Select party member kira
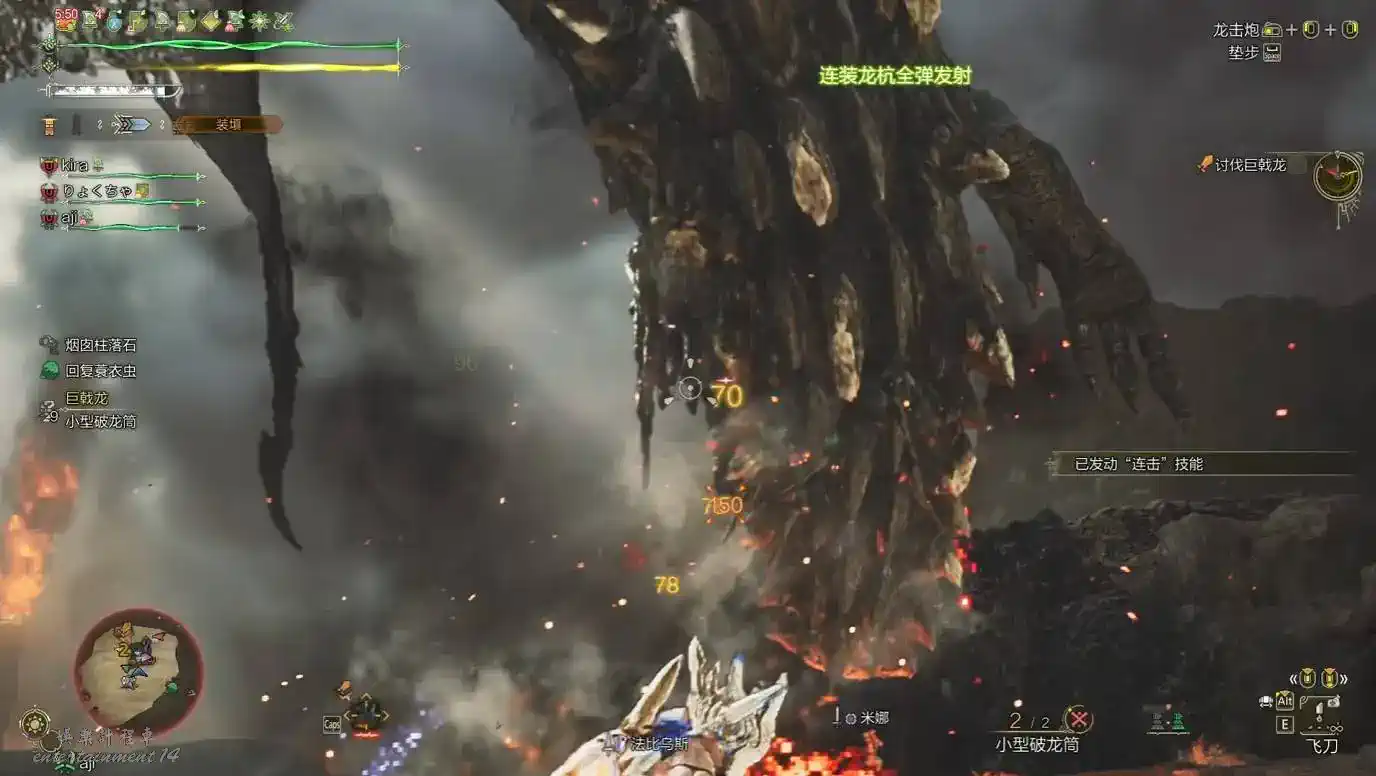This screenshot has width=1376, height=776. point(74,165)
